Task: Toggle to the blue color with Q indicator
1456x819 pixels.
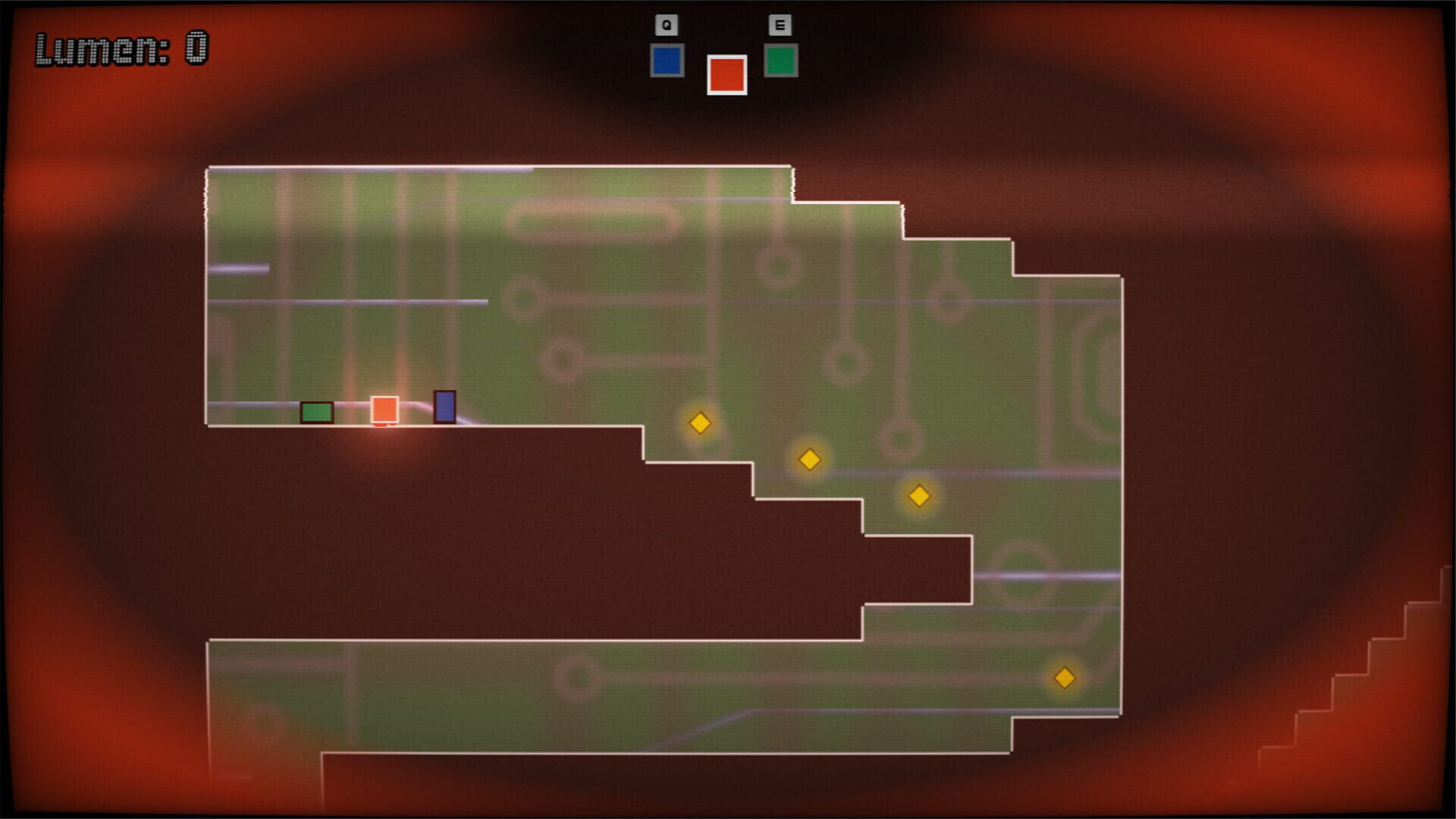Action: click(x=666, y=59)
